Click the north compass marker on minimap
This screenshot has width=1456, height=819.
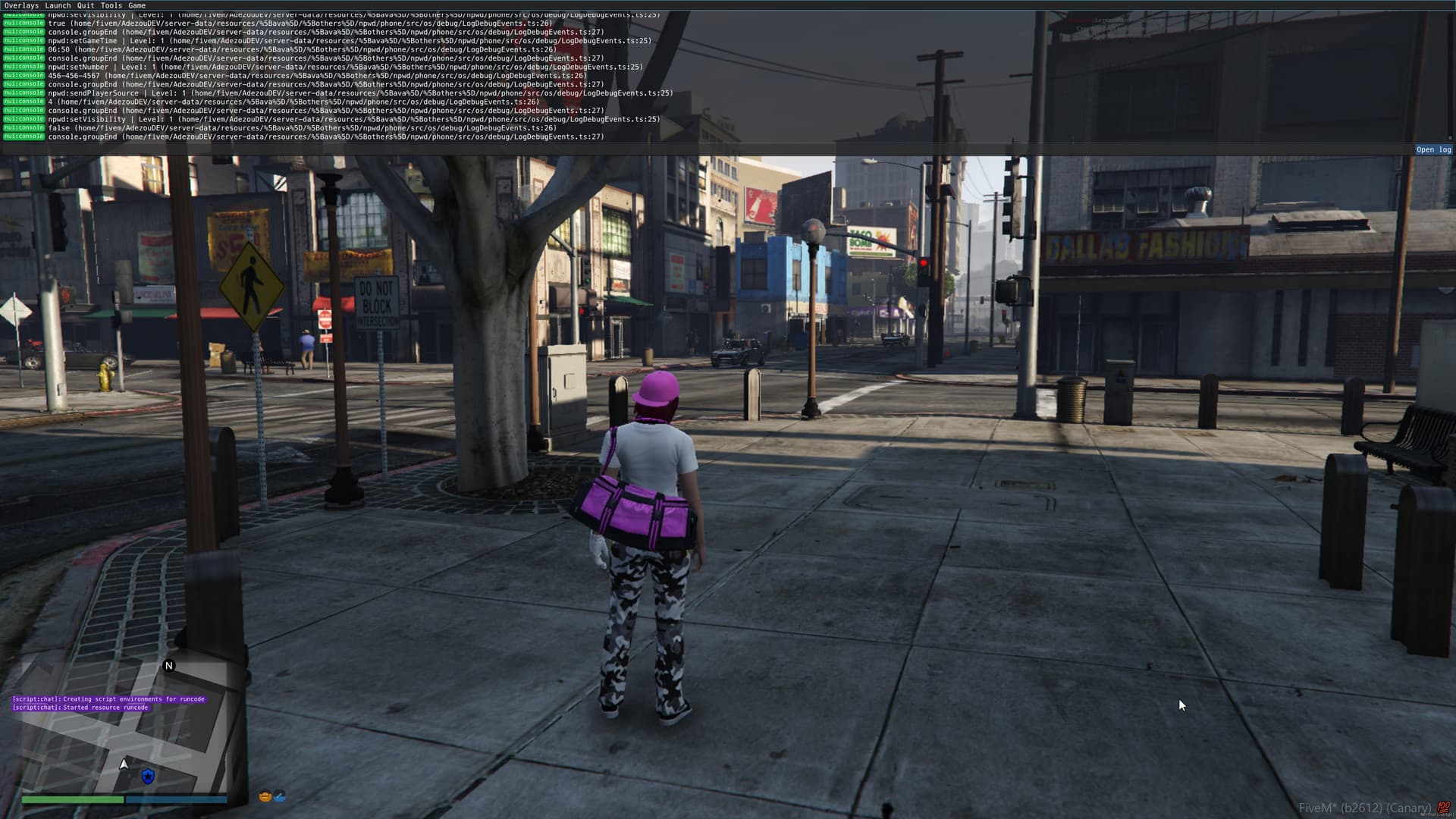coord(169,666)
